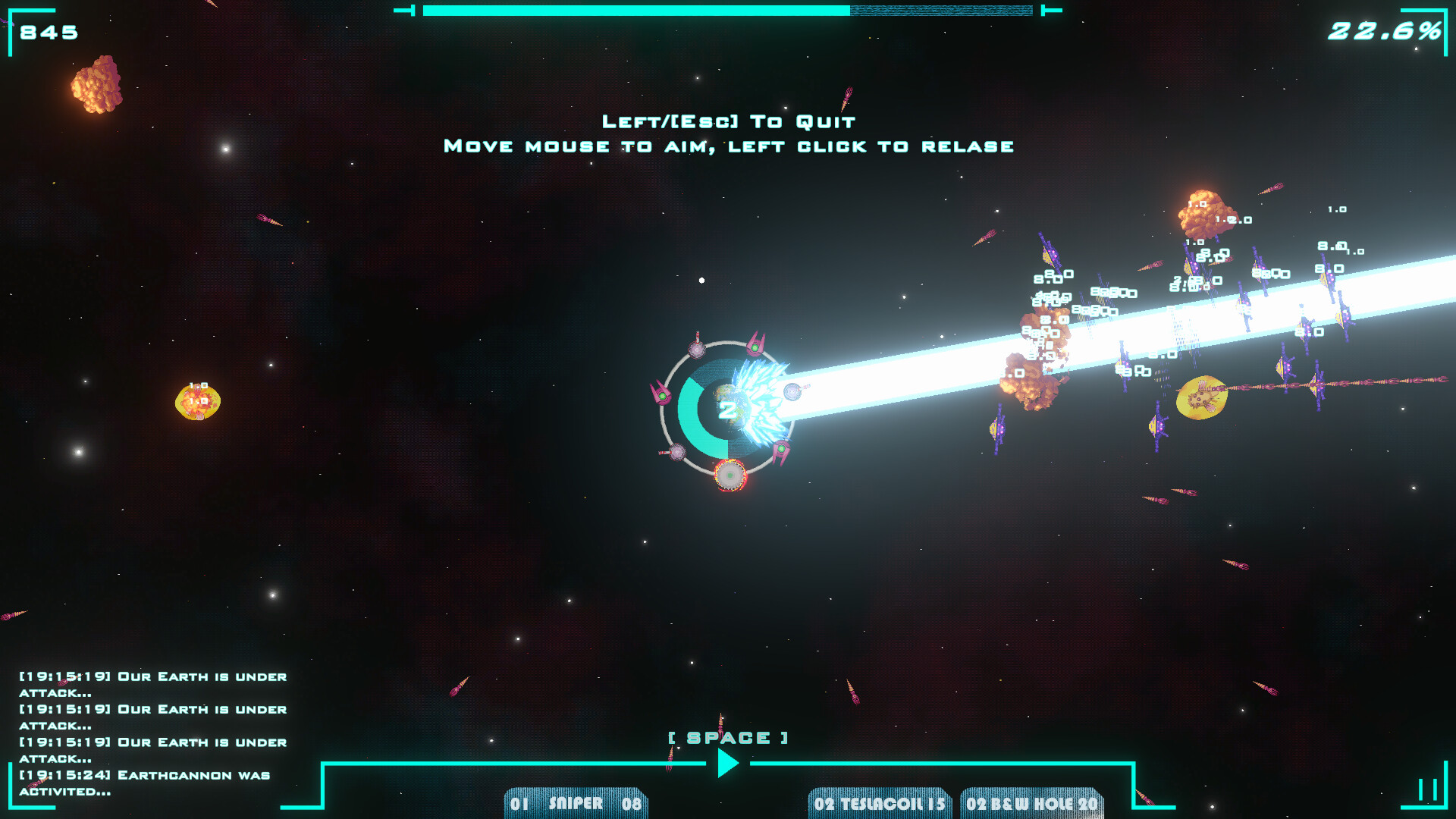The image size is (1456, 819).
Task: Click the pink fork turret above Earth
Action: (757, 345)
